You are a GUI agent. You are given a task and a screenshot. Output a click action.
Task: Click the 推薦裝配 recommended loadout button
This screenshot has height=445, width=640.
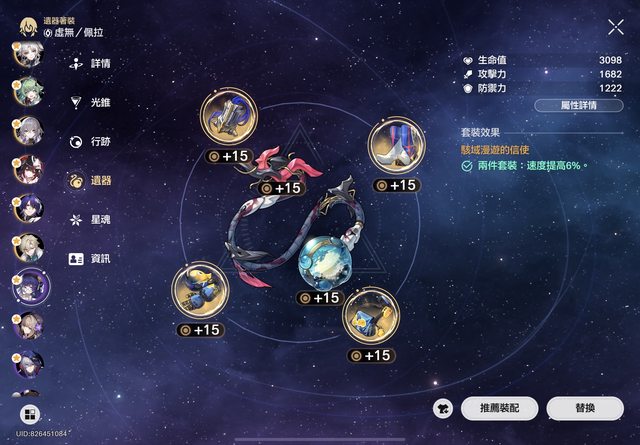click(508, 408)
